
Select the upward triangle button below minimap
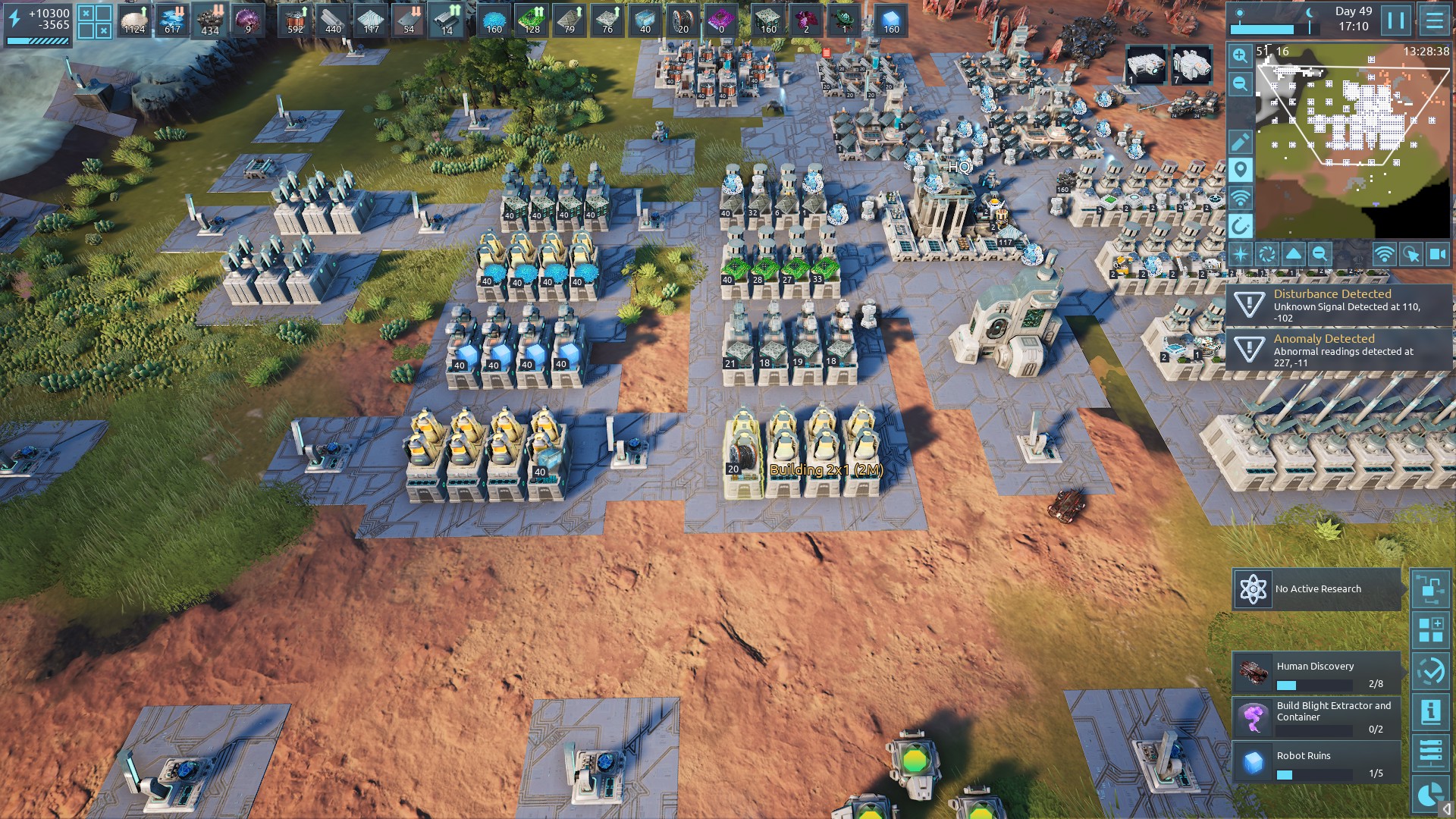coord(1294,255)
